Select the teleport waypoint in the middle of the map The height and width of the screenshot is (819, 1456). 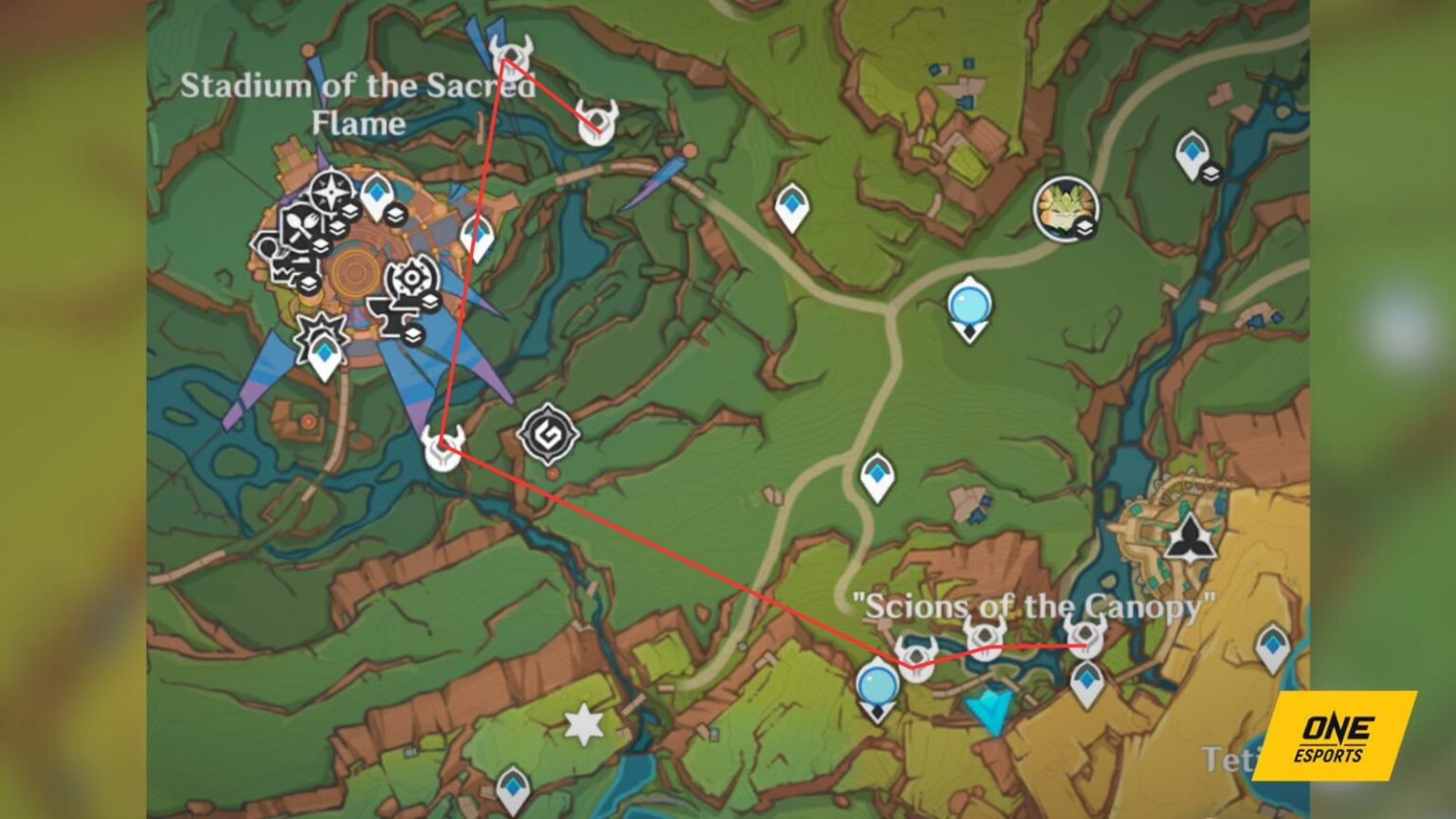[x=877, y=473]
